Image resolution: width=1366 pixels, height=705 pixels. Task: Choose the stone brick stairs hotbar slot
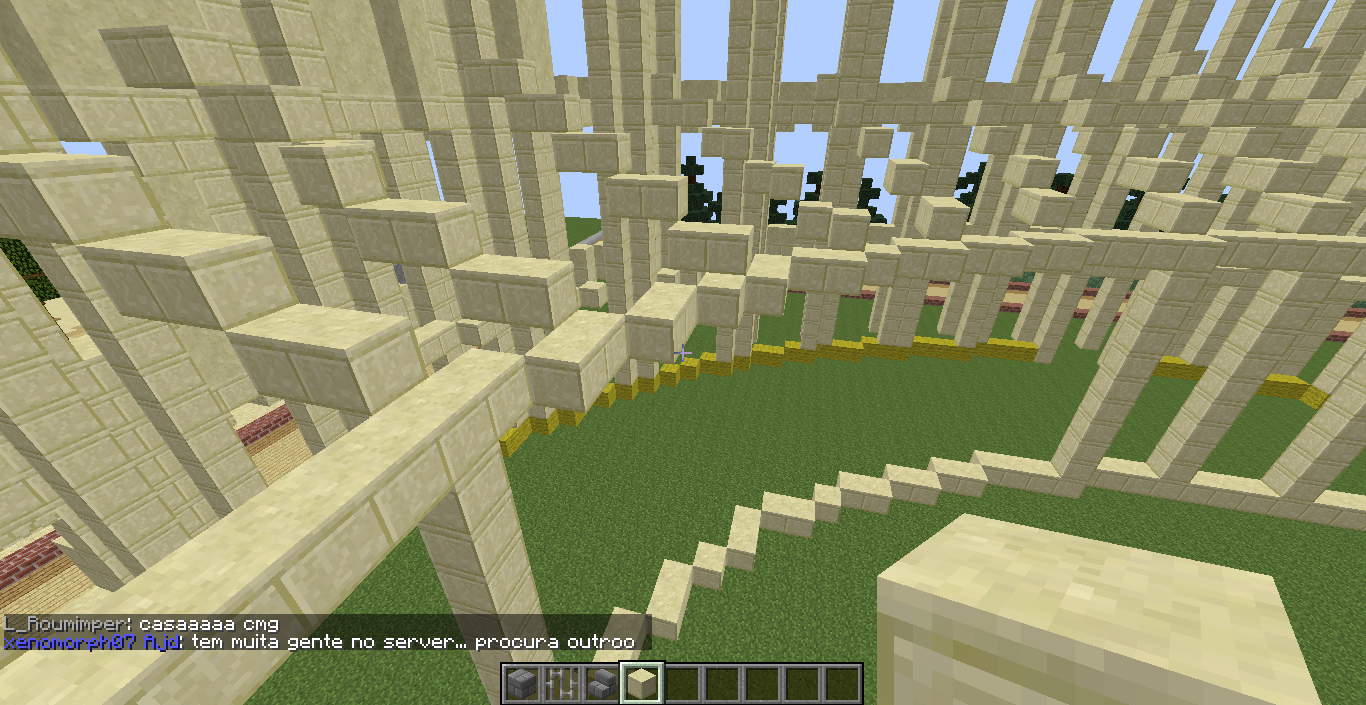point(601,684)
